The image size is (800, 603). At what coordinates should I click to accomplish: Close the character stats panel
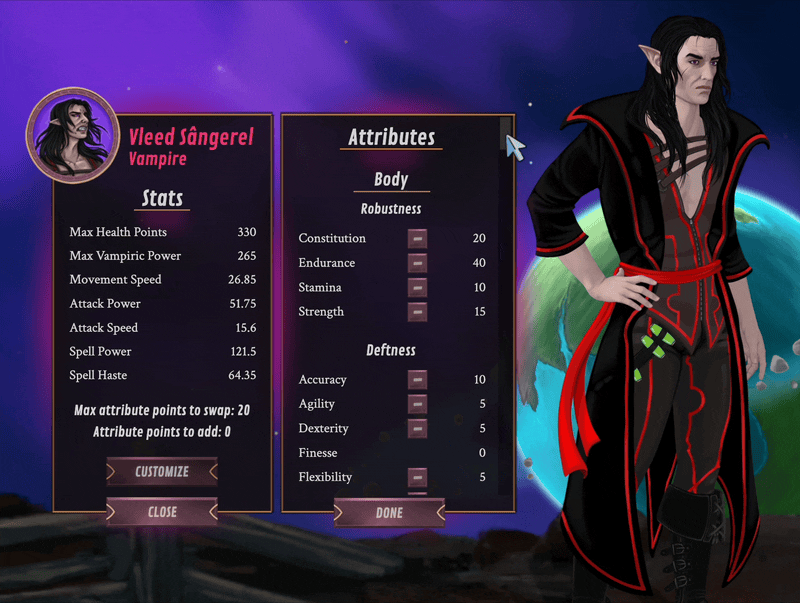pyautogui.click(x=162, y=512)
